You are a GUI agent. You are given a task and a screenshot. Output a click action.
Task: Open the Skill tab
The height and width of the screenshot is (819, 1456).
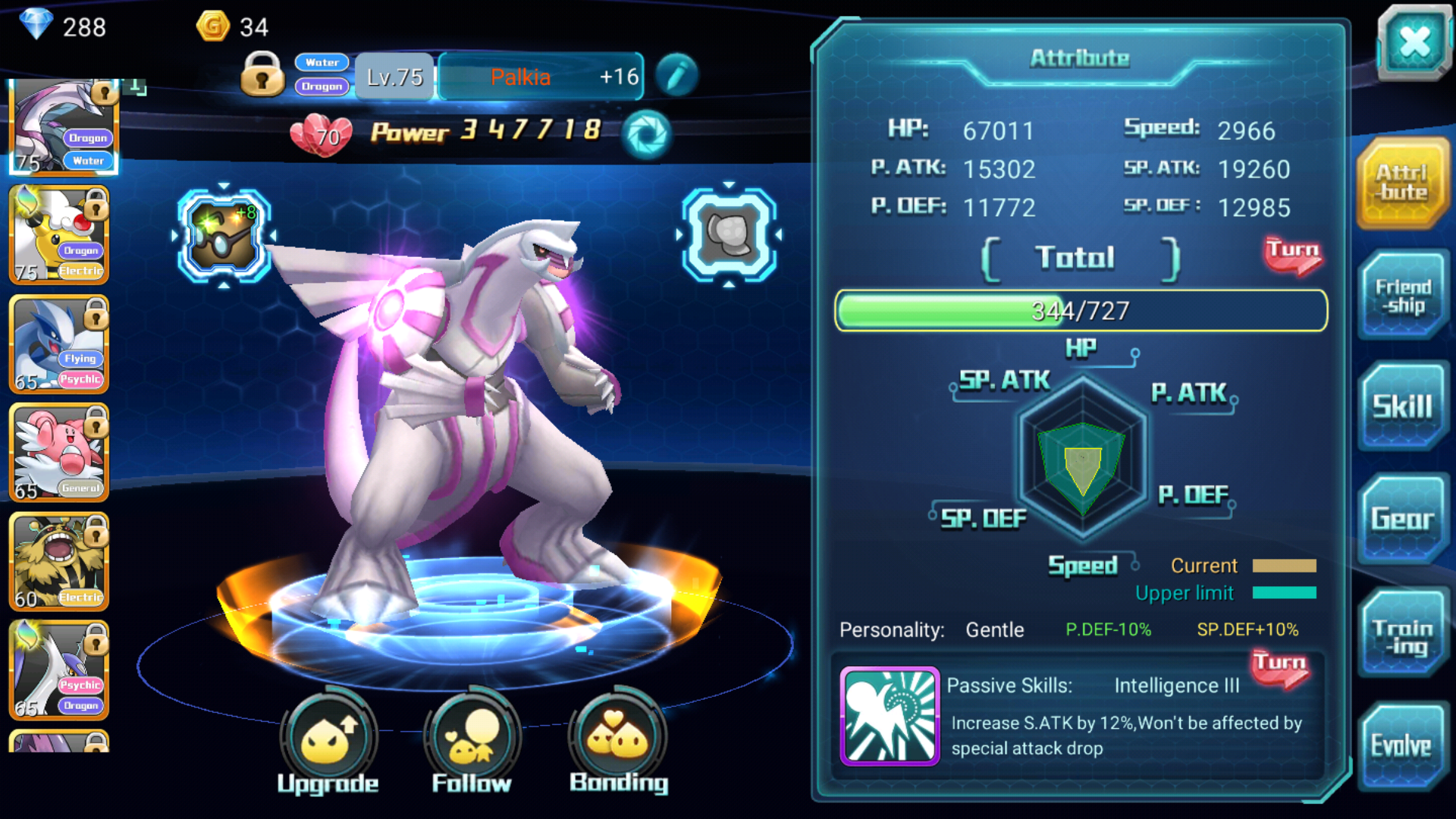[x=1402, y=407]
